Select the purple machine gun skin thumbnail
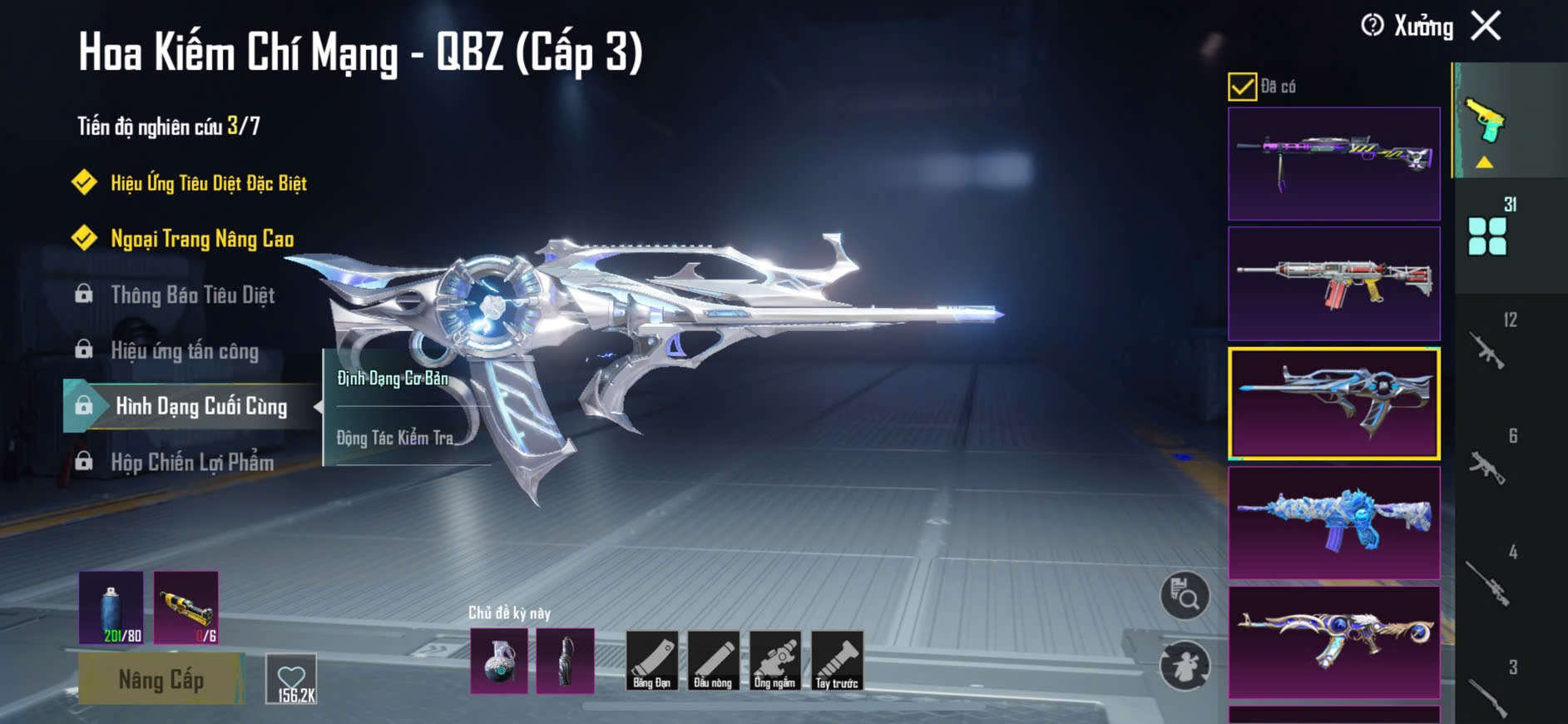 point(1333,163)
